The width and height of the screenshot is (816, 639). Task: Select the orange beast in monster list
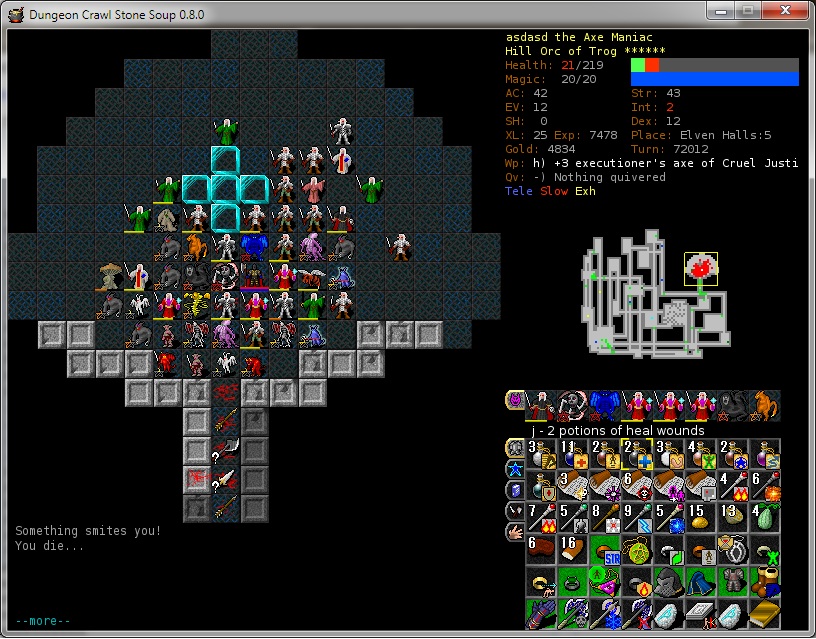[x=764, y=404]
